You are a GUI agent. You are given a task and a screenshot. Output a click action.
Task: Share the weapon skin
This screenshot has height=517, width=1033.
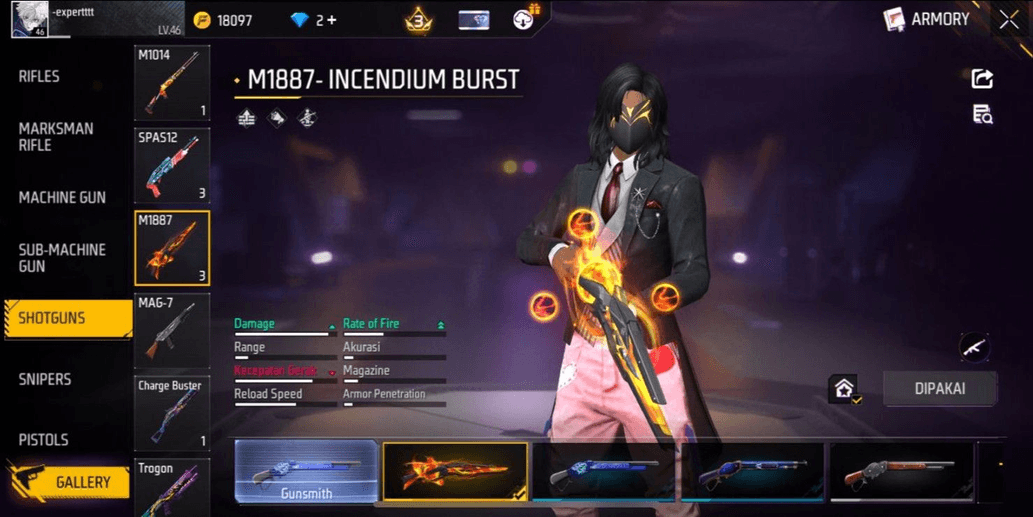[982, 79]
